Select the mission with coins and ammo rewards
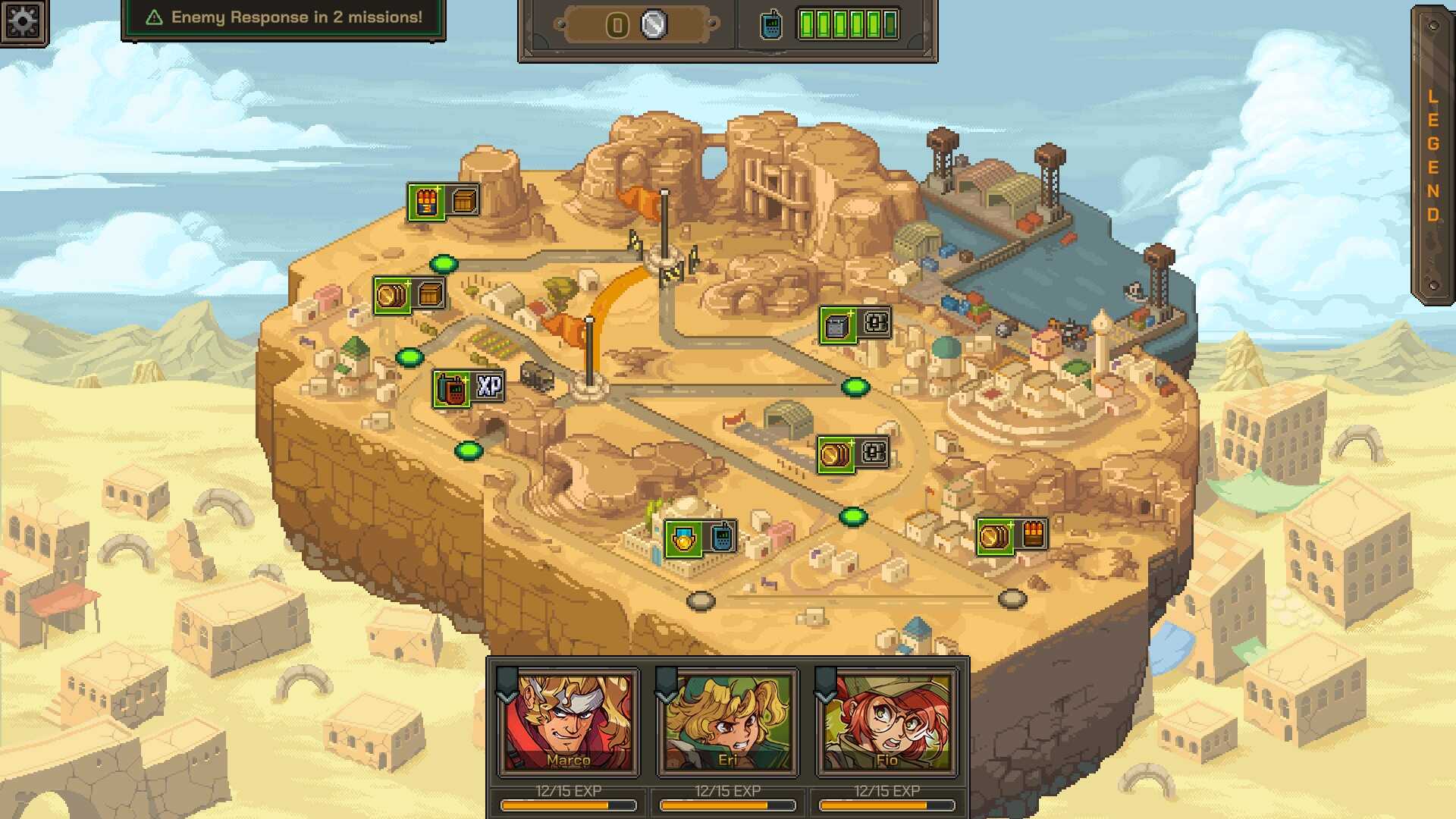This screenshot has width=1456, height=819. point(1012,536)
